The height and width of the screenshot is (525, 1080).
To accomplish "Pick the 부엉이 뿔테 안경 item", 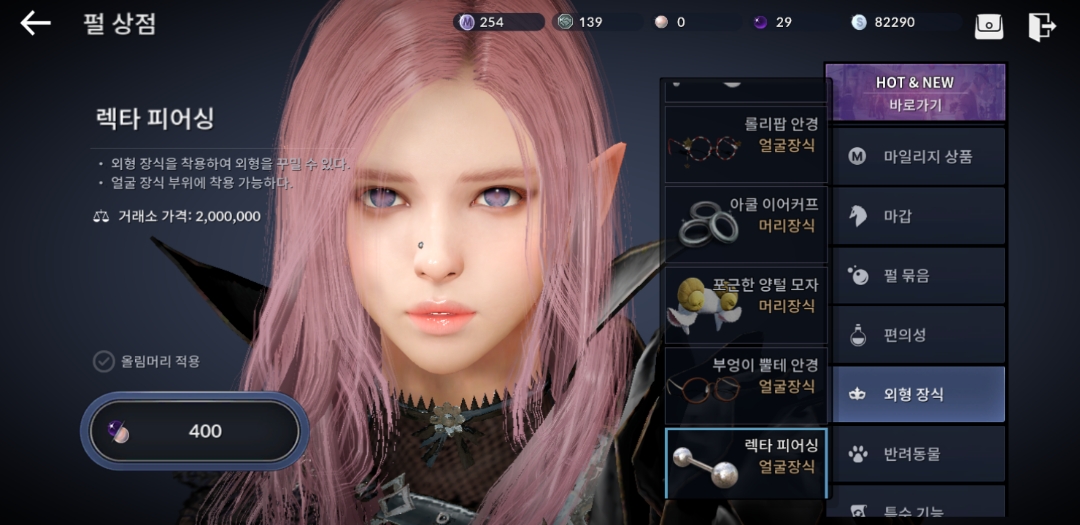I will pyautogui.click(x=745, y=384).
